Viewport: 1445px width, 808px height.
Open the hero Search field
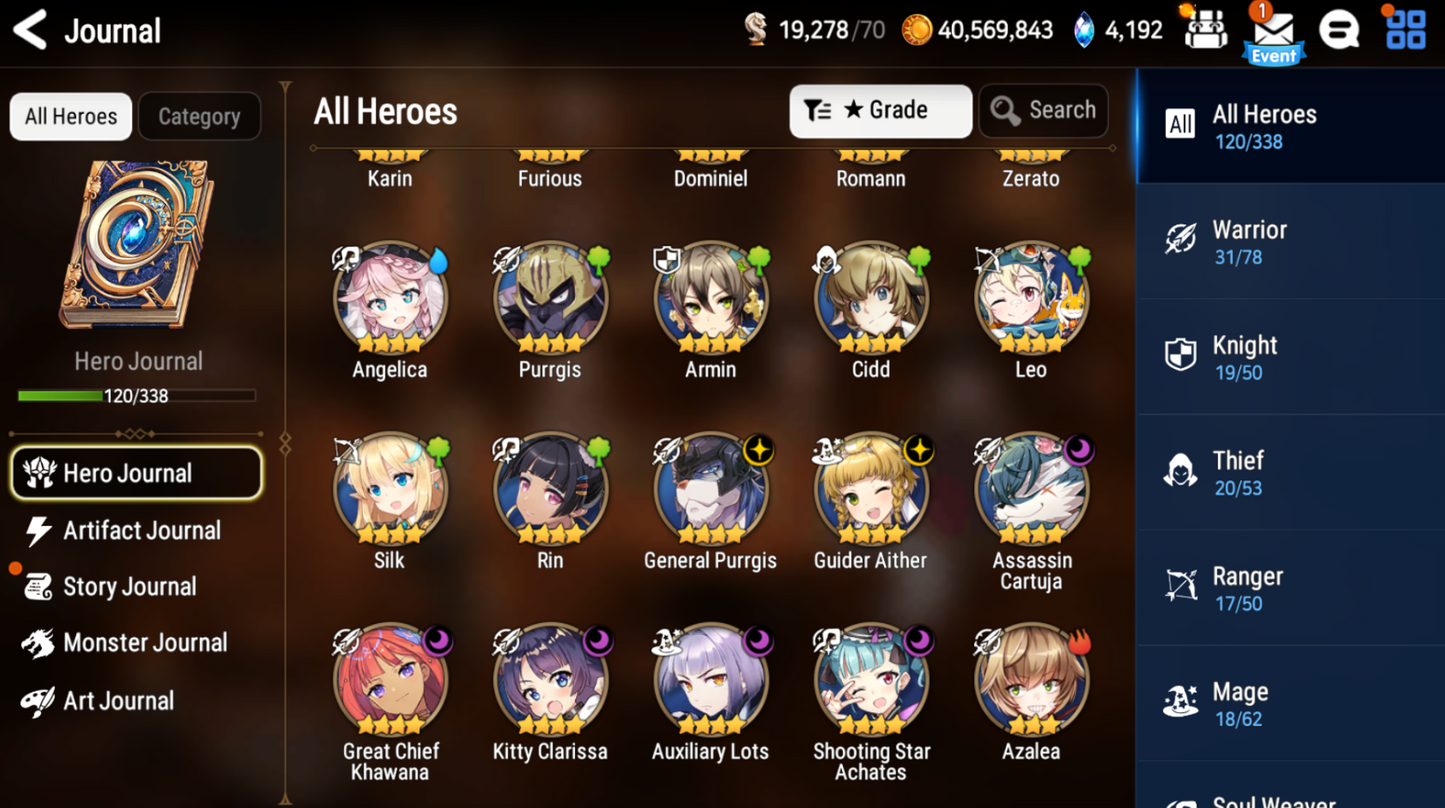pos(1043,110)
